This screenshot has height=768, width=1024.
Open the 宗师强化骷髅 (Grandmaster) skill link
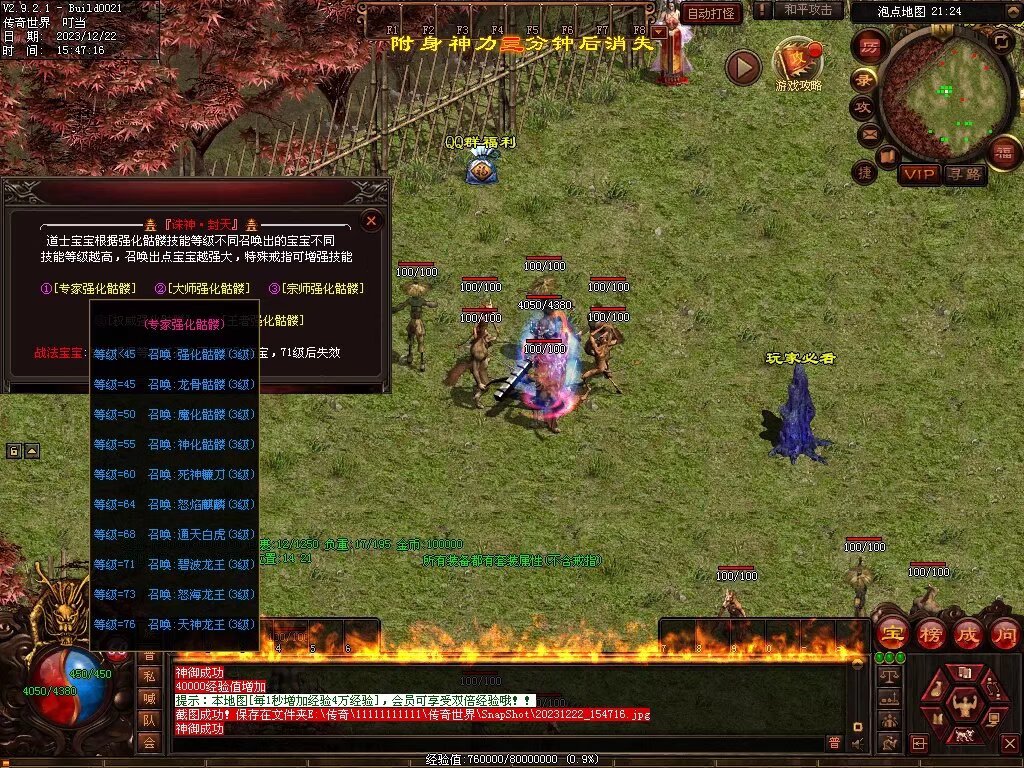point(316,288)
